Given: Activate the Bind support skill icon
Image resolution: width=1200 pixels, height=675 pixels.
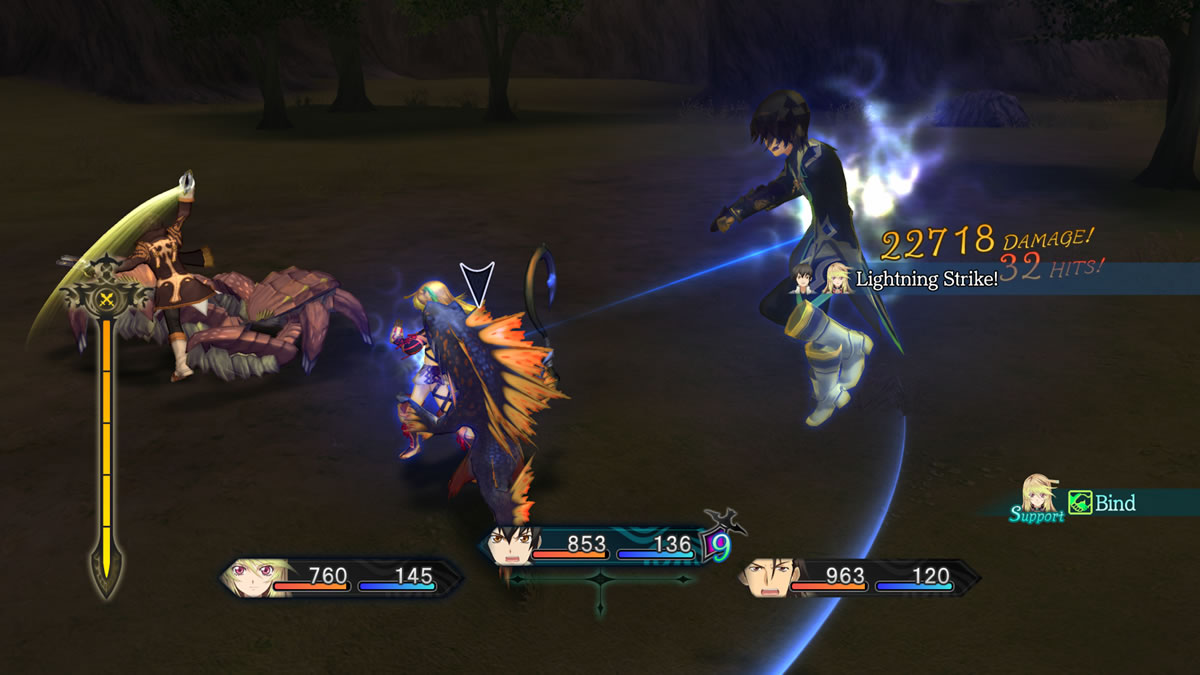Looking at the screenshot, I should coord(1080,503).
